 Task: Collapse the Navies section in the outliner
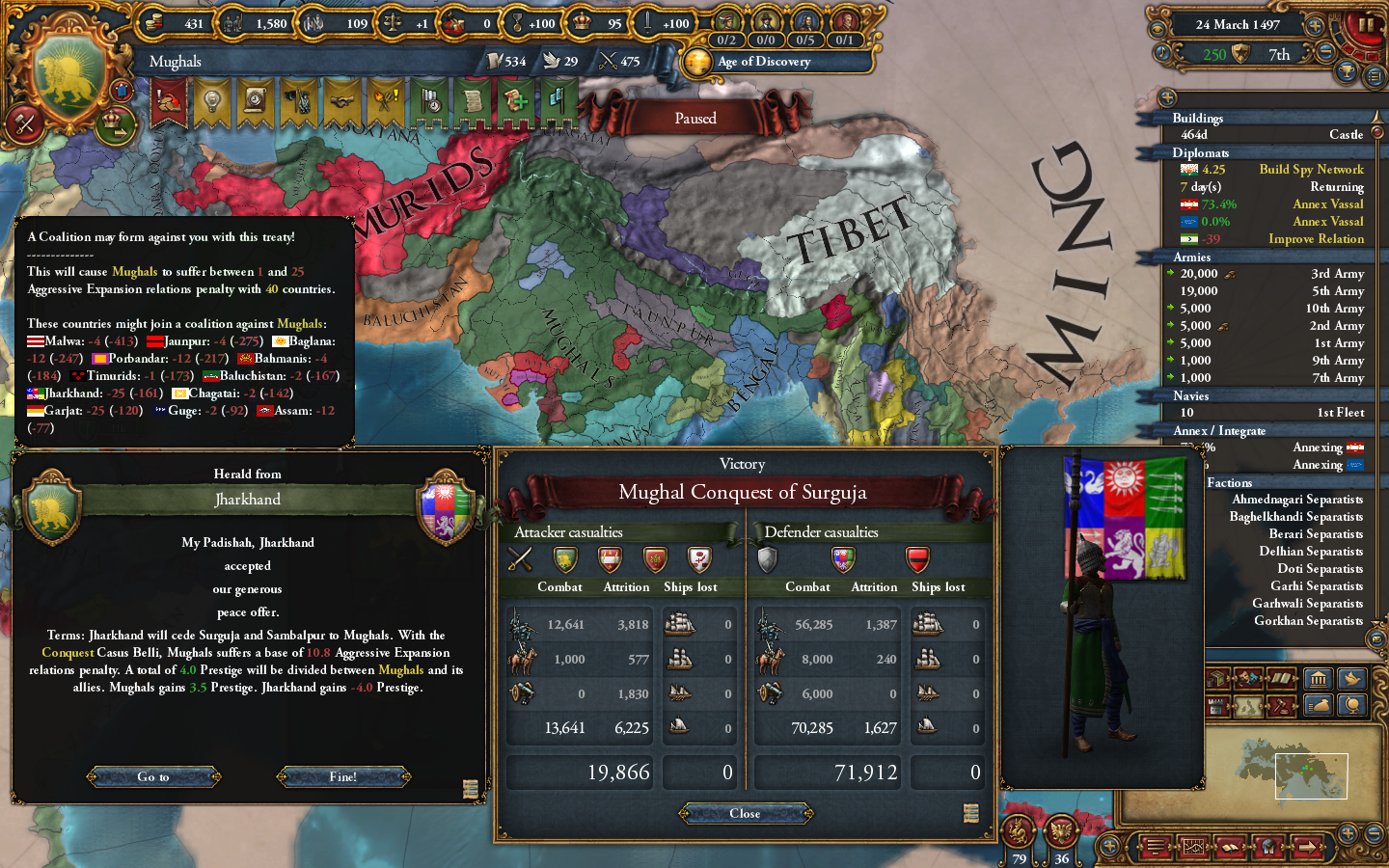[x=1191, y=395]
